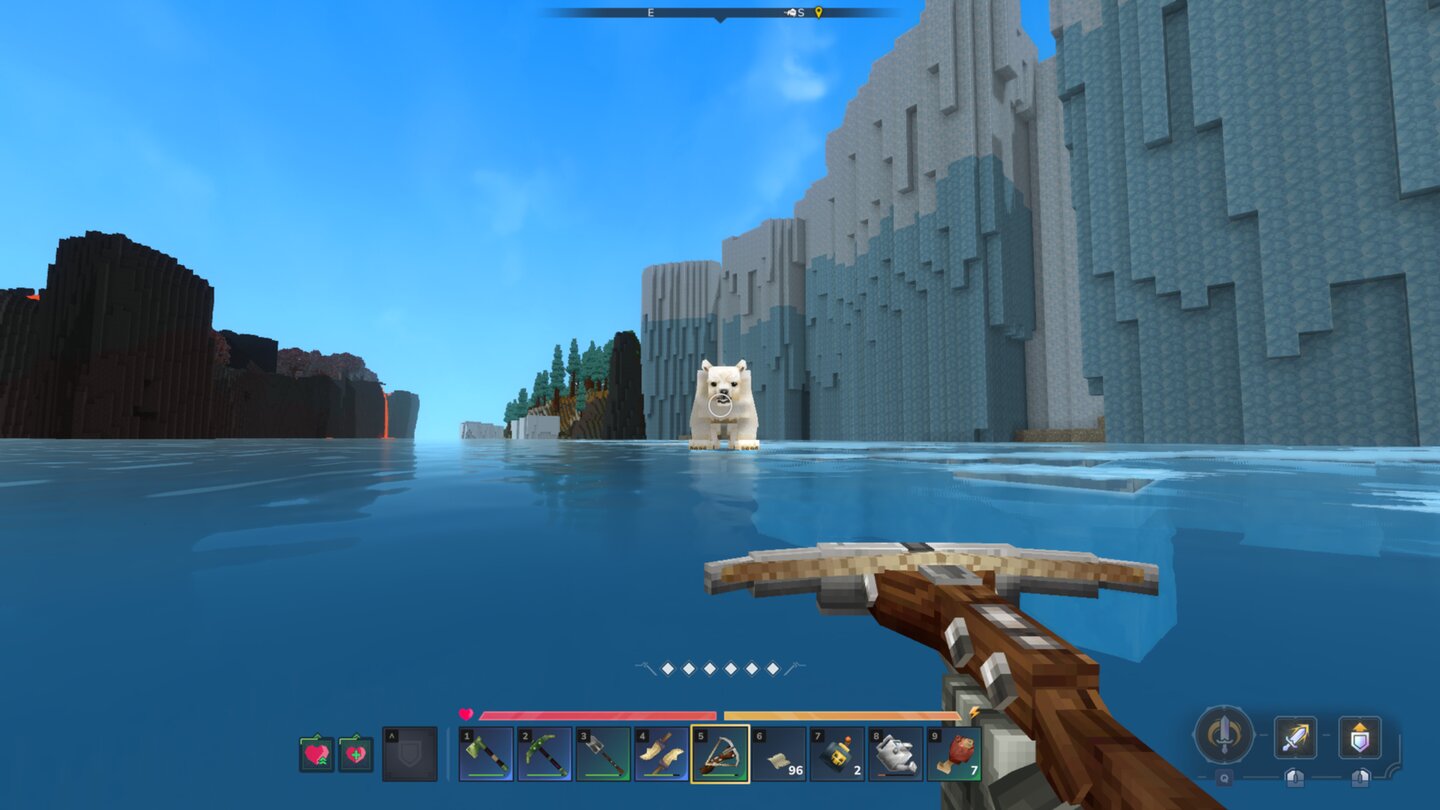
Task: Activate the shield boost ability icon
Action: (1360, 738)
